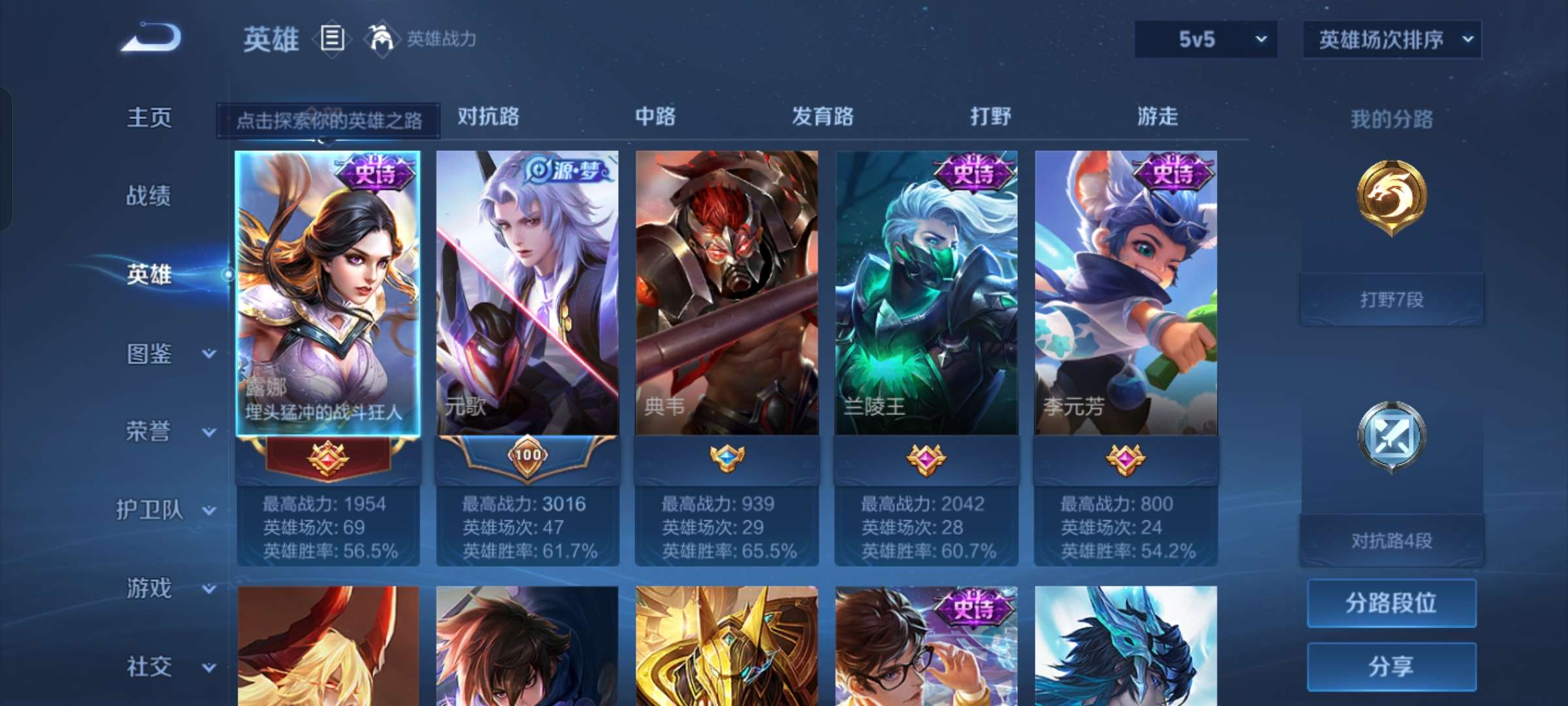Click 元歌's level 100 proficiency badge
Image resolution: width=1568 pixels, height=706 pixels.
coord(527,456)
